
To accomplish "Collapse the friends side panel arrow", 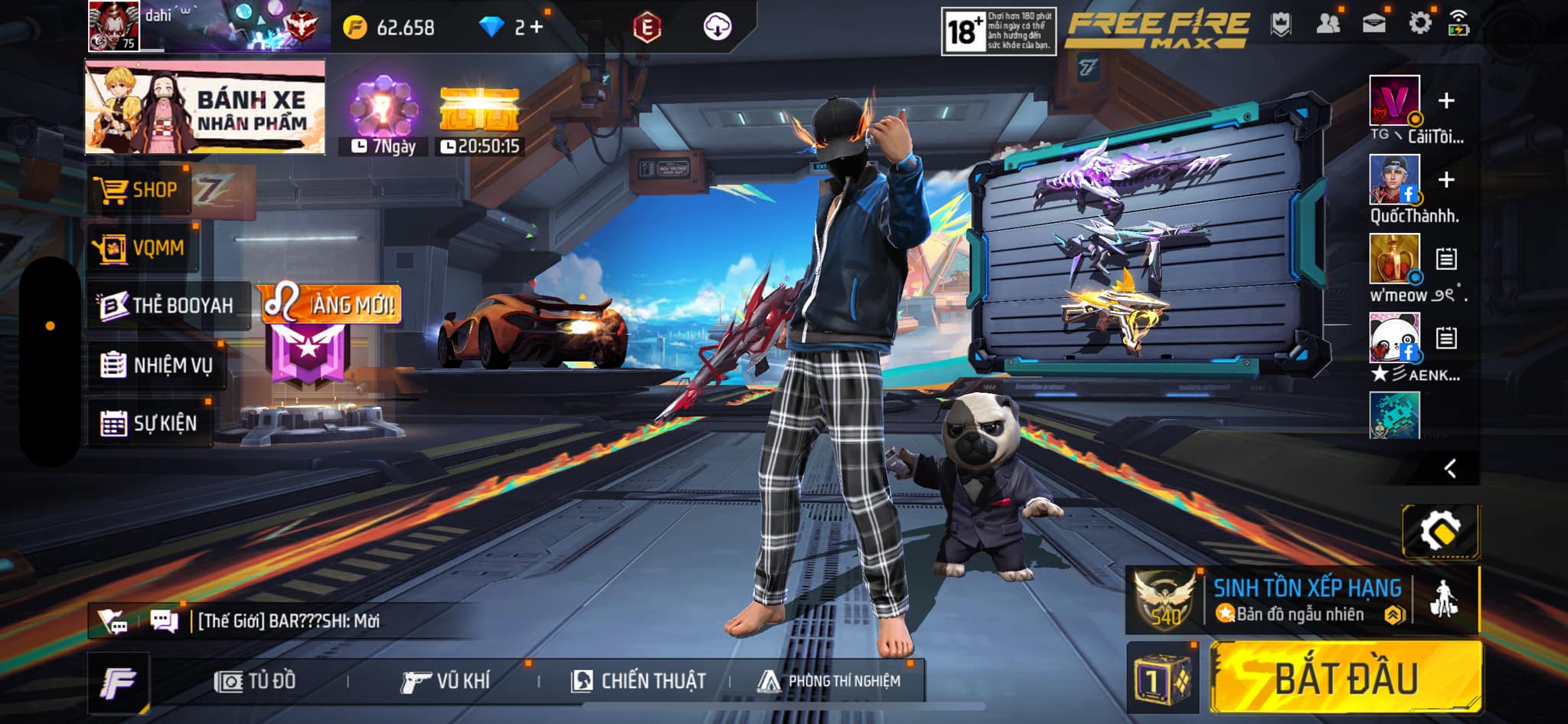I will point(1449,468).
